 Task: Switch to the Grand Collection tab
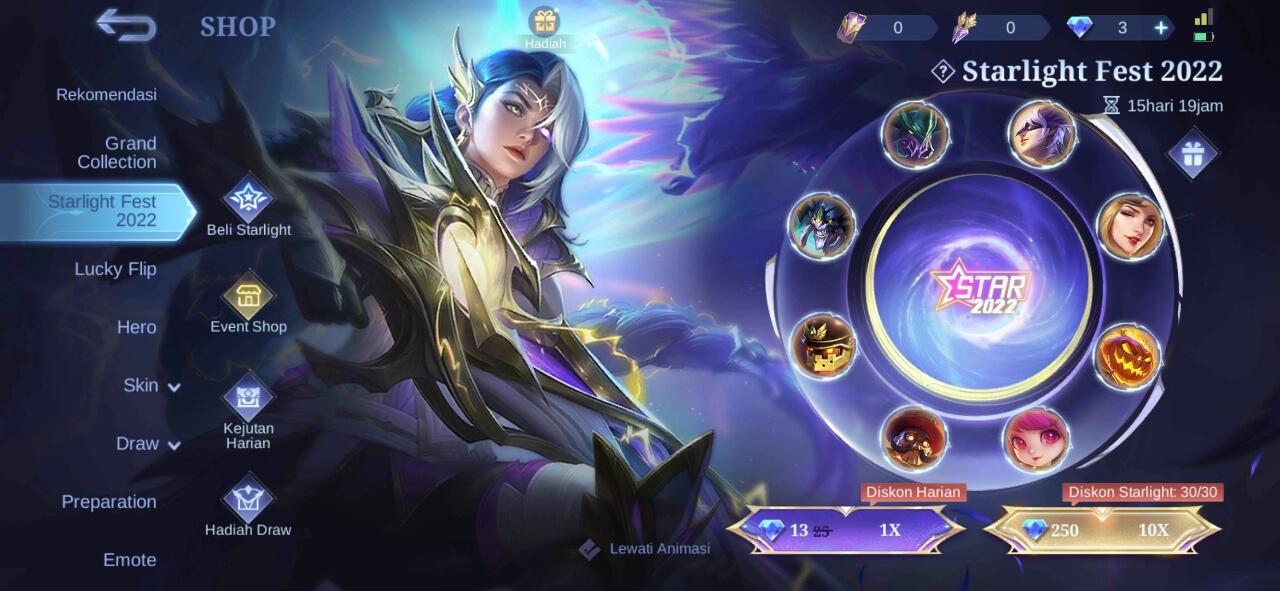point(117,153)
